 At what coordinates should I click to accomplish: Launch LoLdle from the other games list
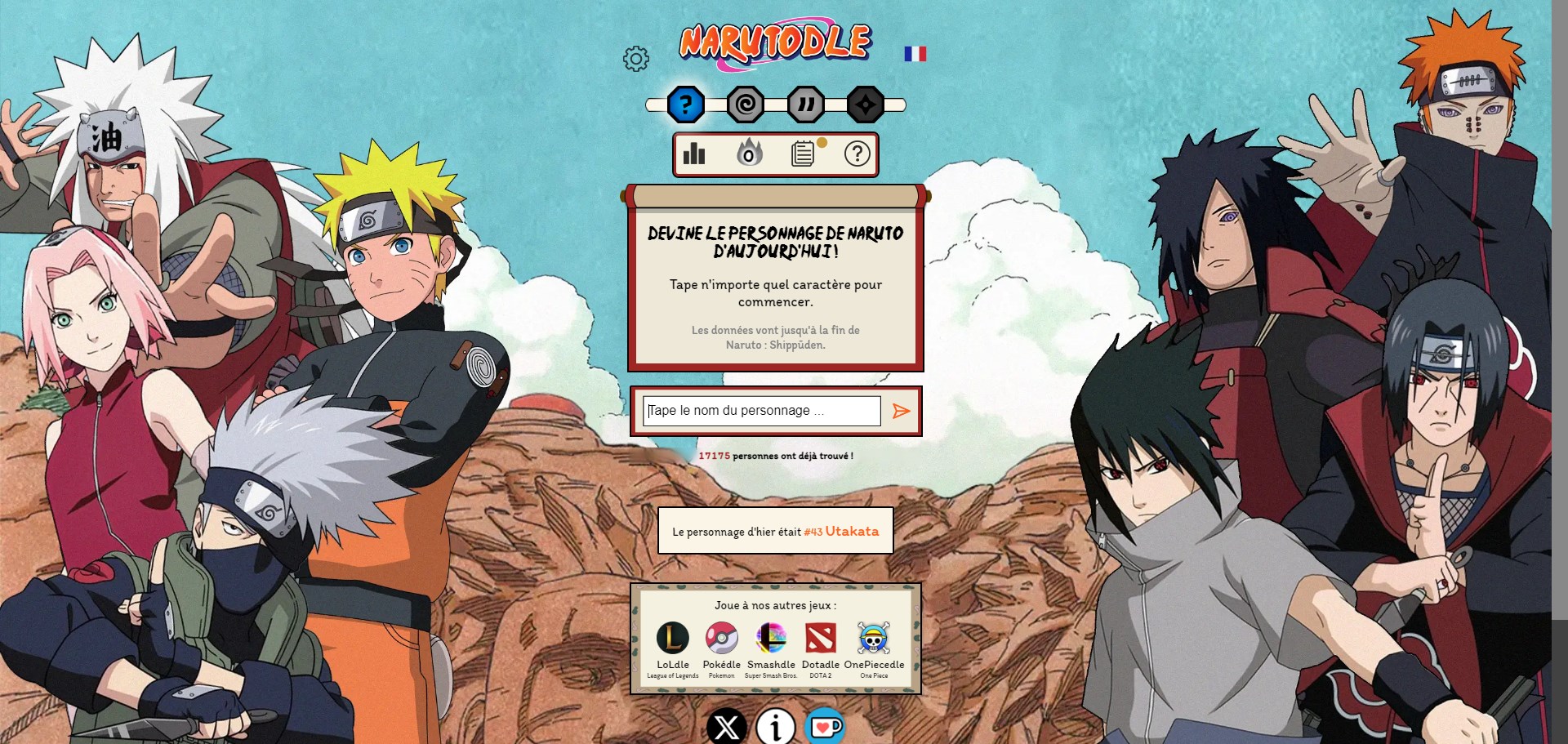point(671,639)
